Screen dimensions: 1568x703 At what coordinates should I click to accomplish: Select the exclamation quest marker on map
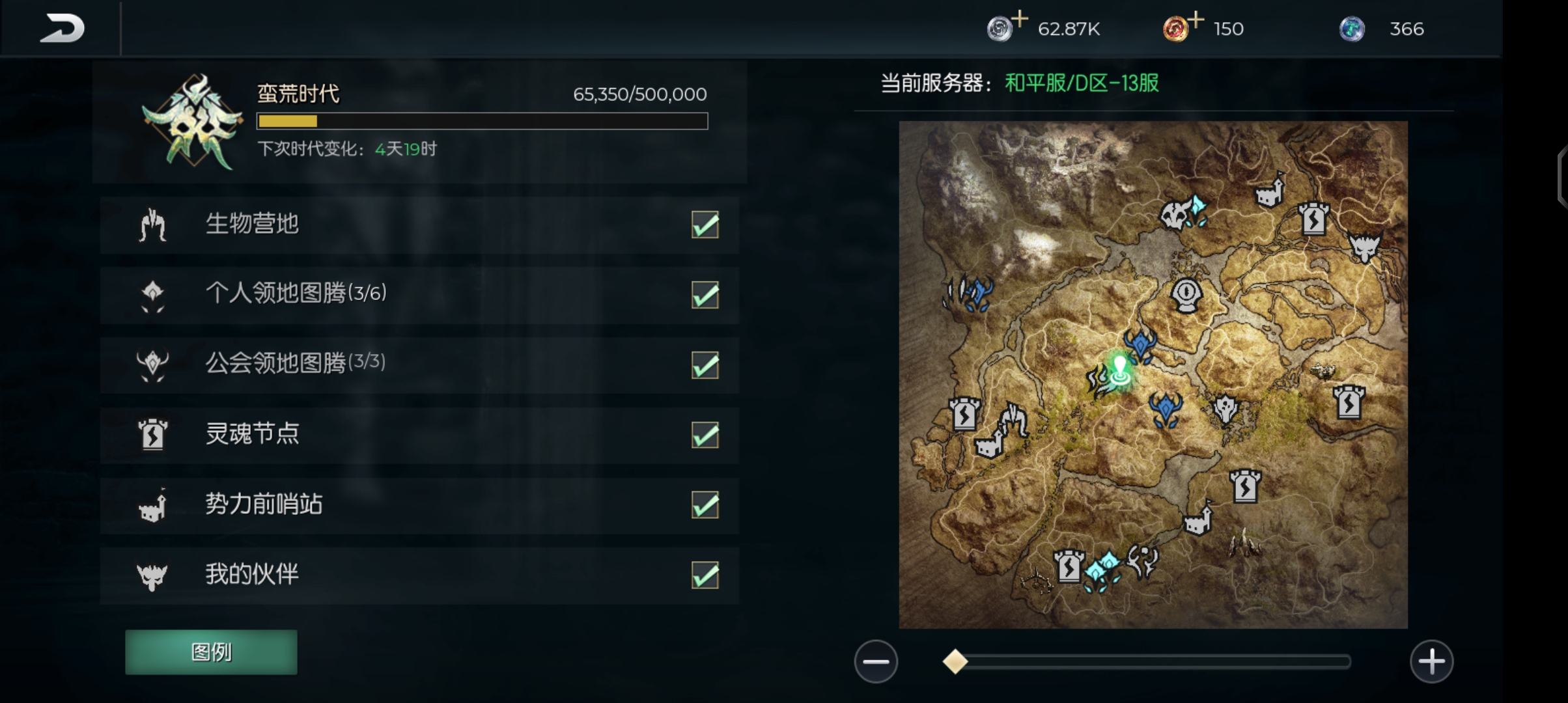[1186, 294]
